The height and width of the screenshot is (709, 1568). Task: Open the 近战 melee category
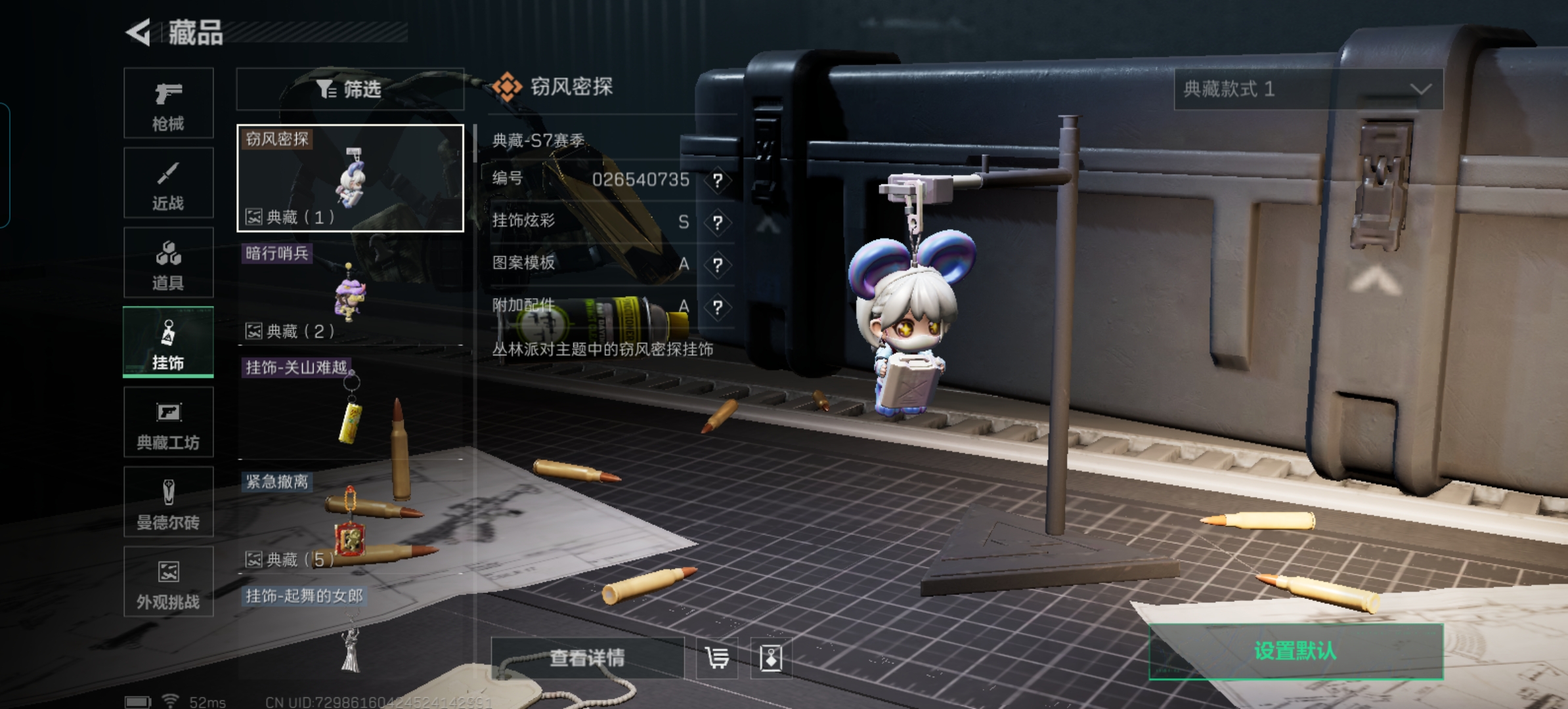click(x=169, y=183)
